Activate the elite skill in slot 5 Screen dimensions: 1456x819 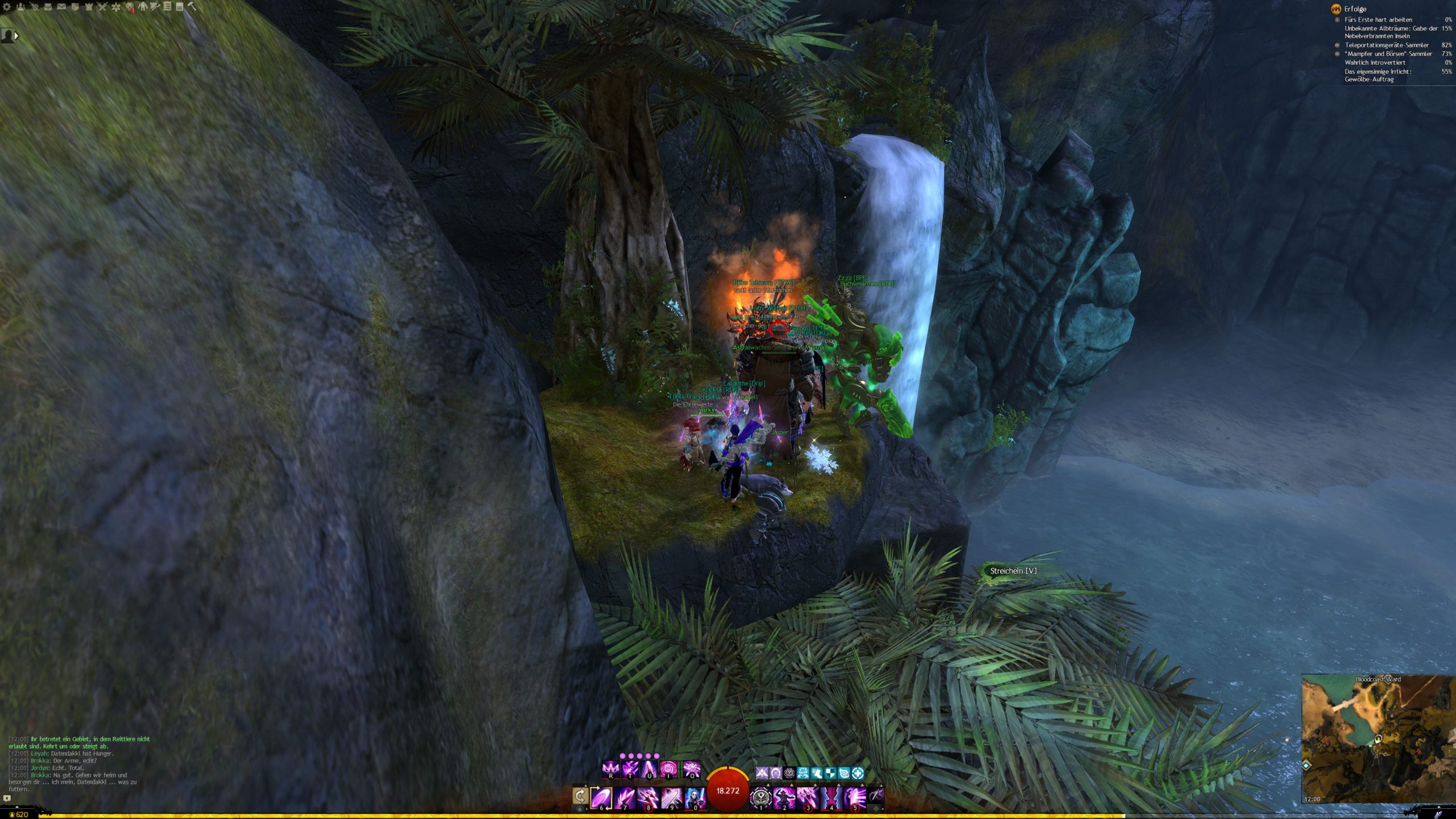coord(854,797)
